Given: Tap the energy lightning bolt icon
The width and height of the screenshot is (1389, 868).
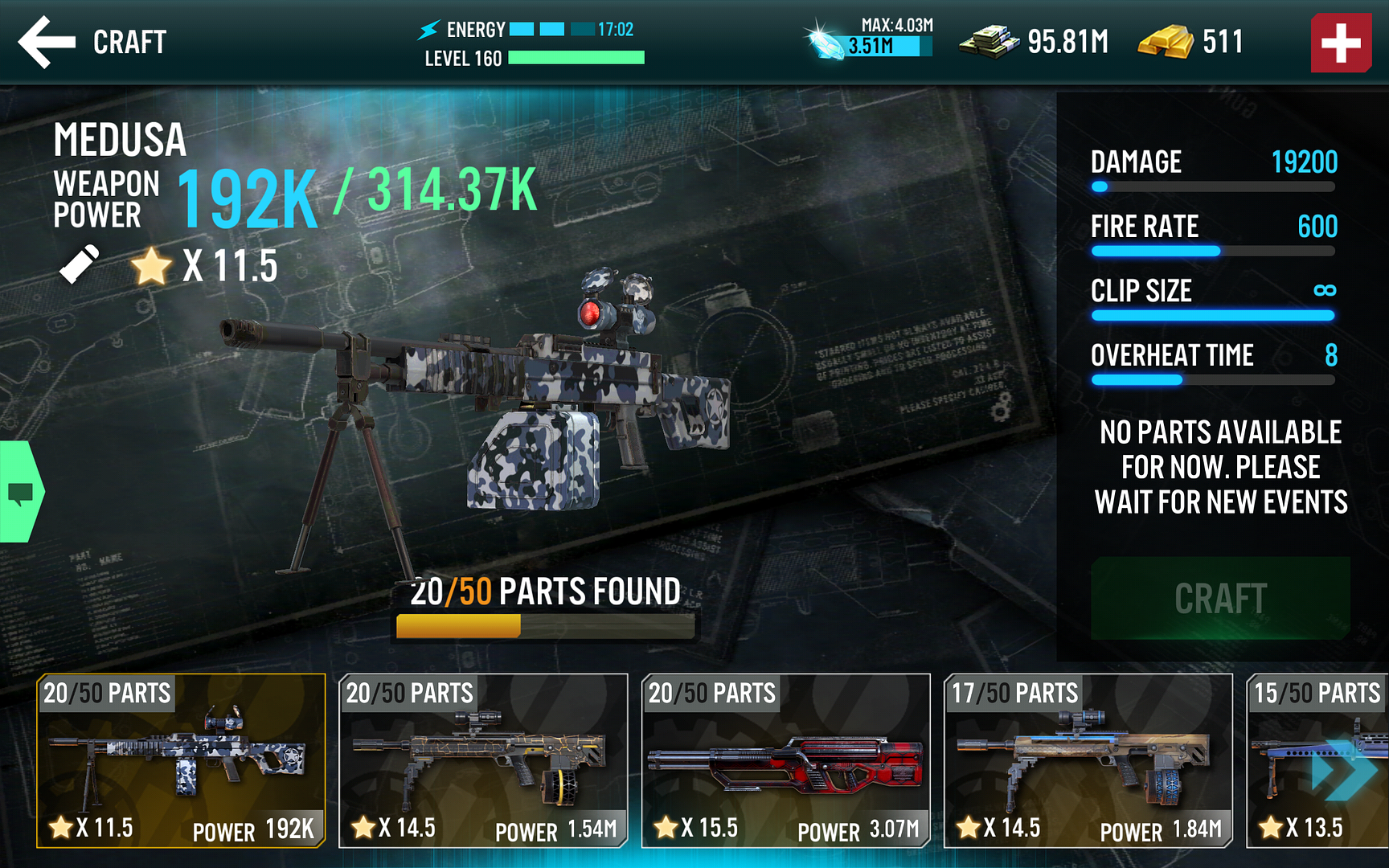Looking at the screenshot, I should click(428, 30).
